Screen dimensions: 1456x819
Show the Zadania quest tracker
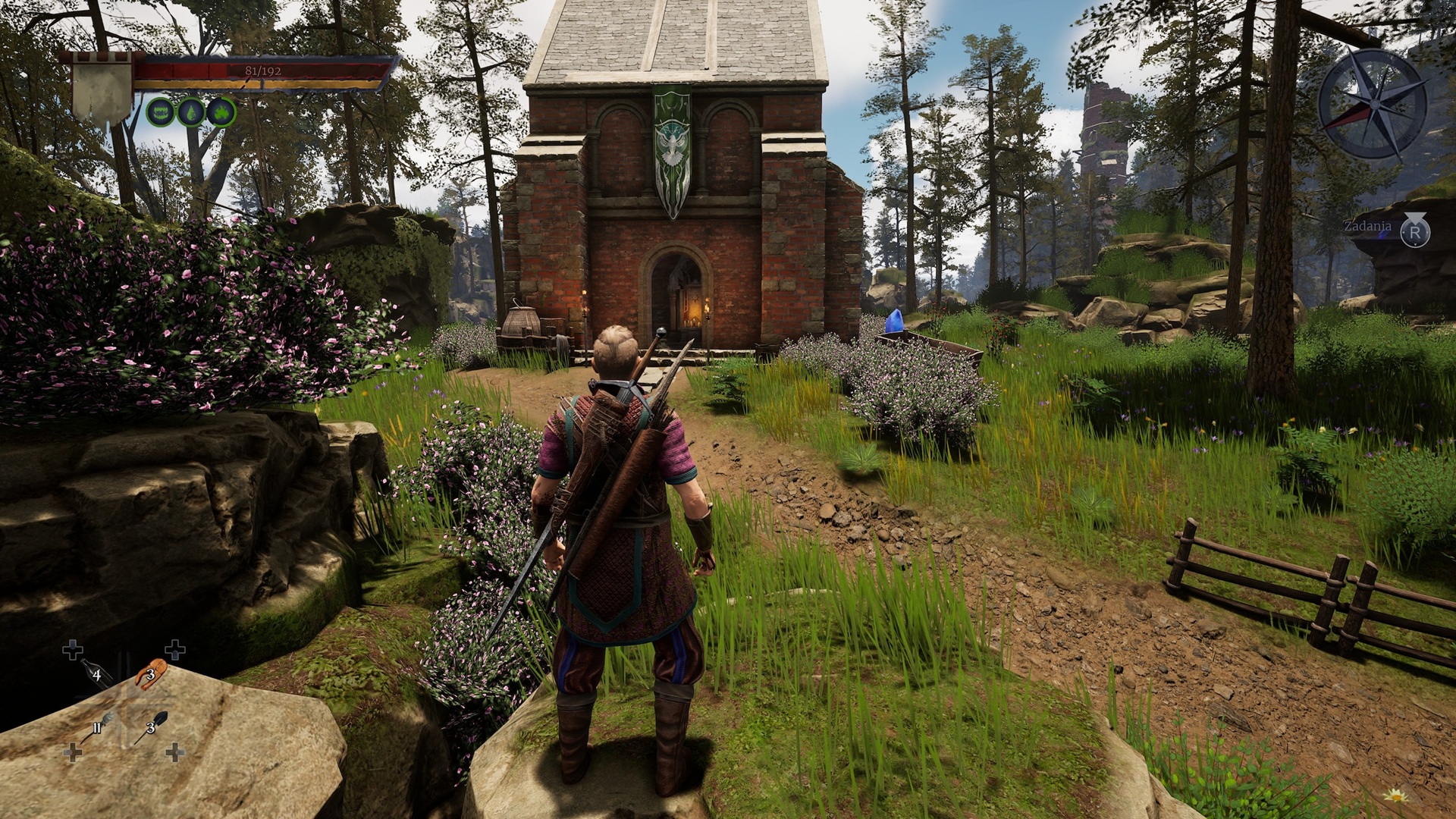(x=1414, y=231)
